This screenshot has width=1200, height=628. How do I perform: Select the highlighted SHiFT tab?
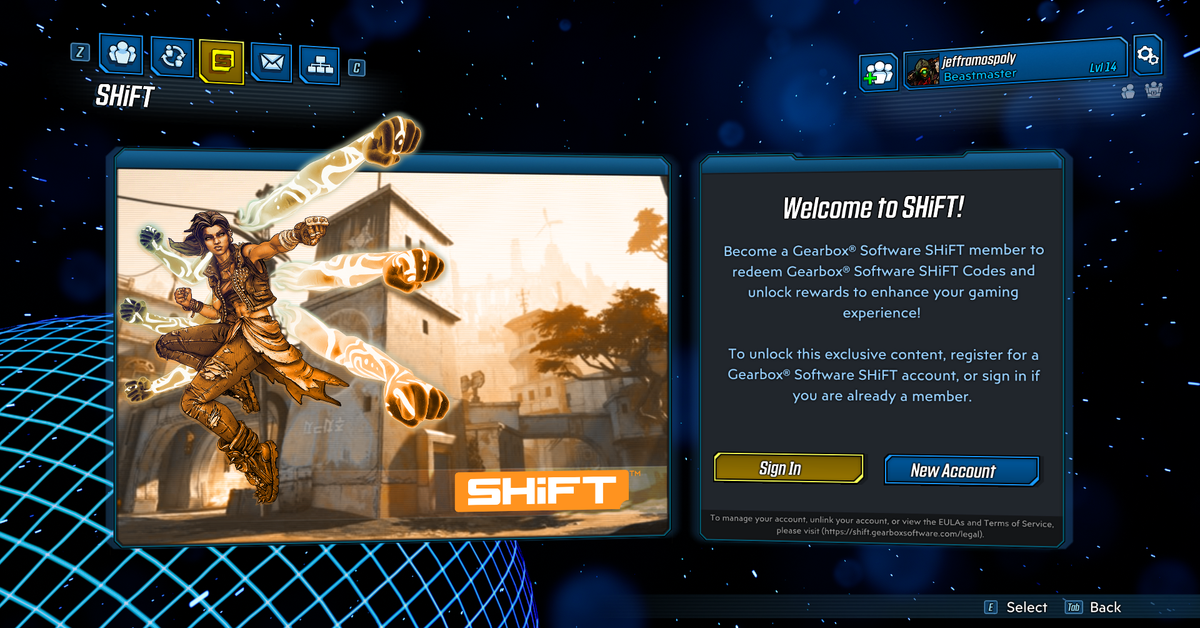(221, 61)
